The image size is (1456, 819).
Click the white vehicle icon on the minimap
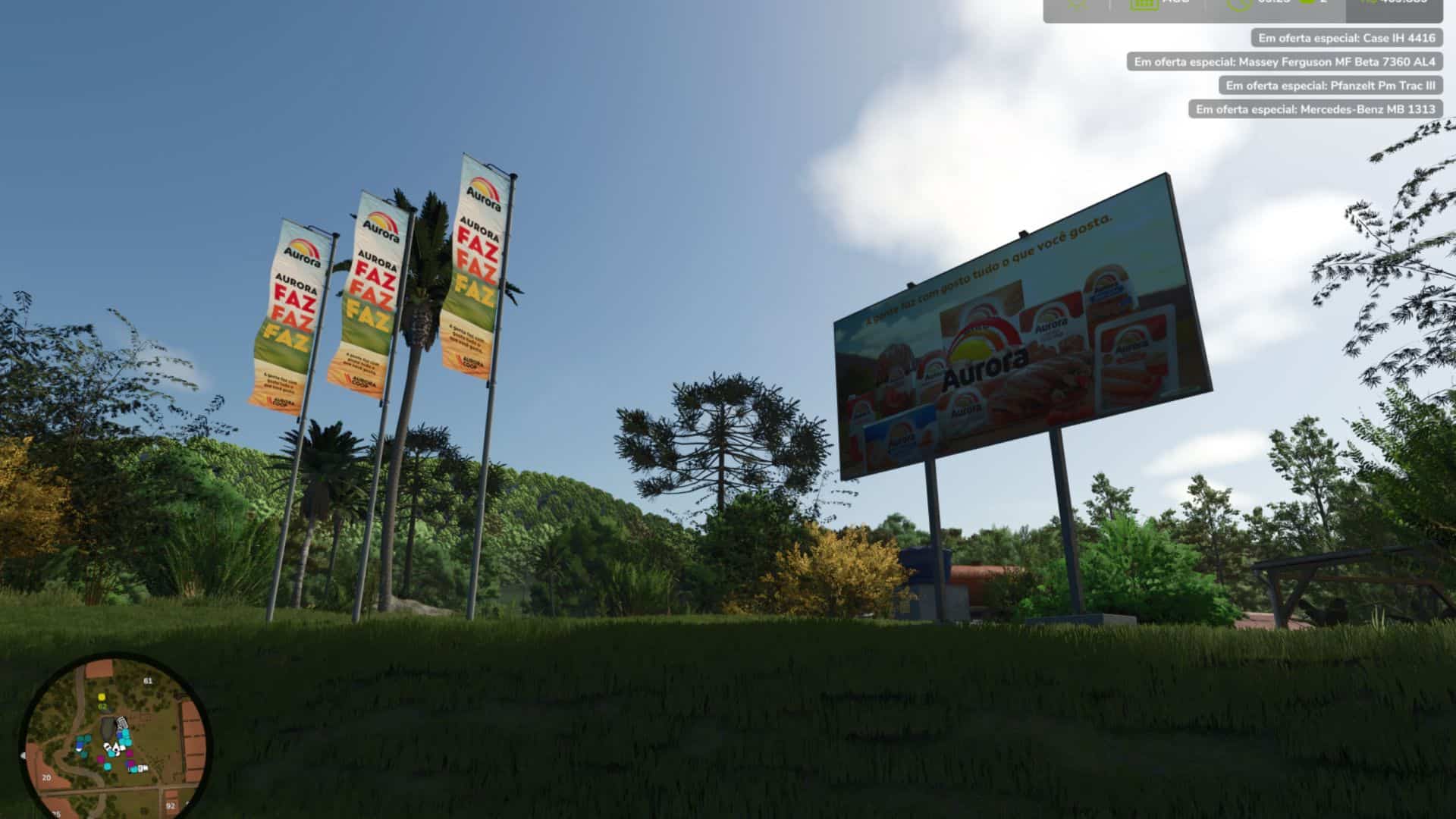point(121,723)
